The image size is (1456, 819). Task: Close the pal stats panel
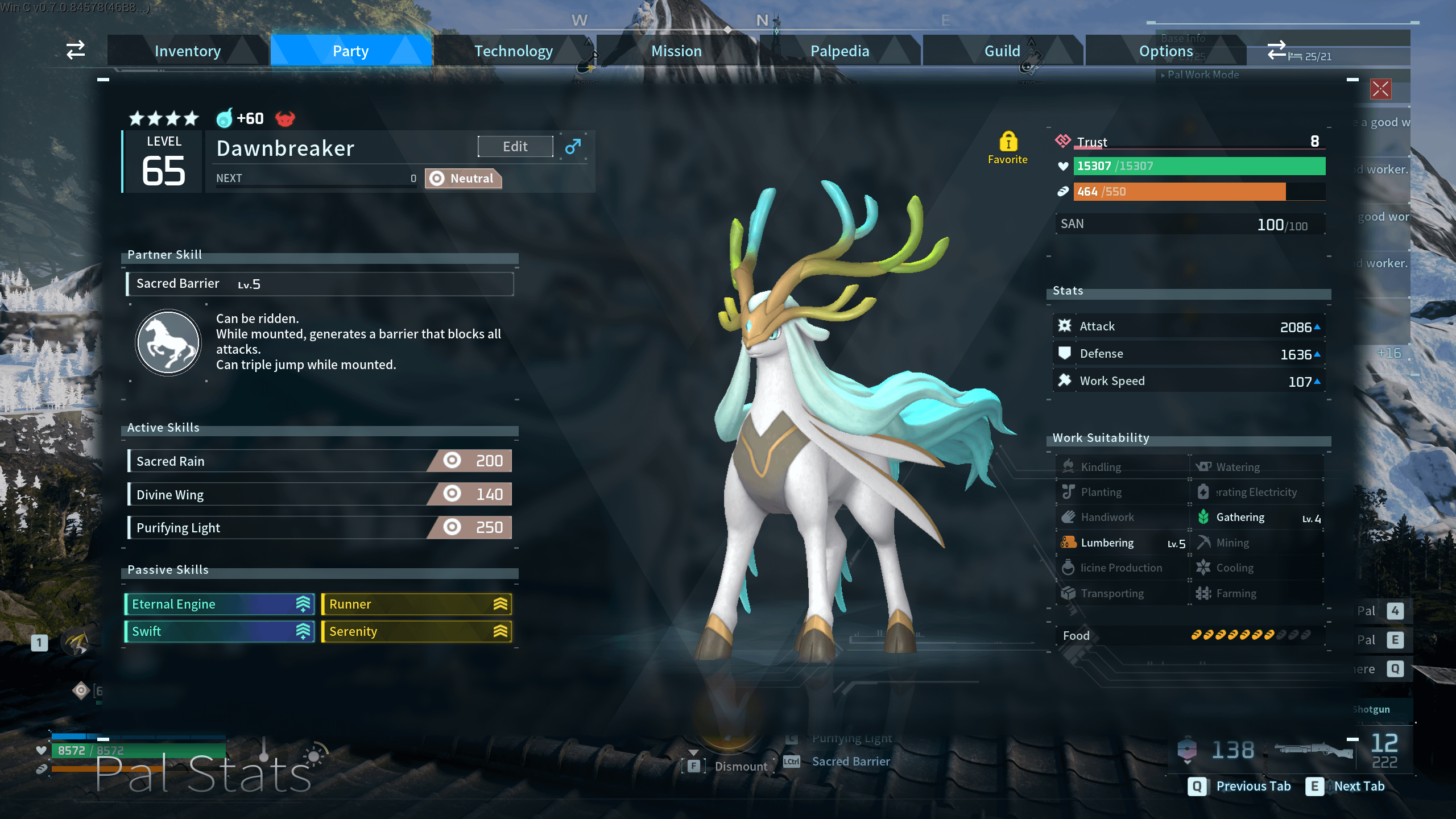tap(1380, 89)
